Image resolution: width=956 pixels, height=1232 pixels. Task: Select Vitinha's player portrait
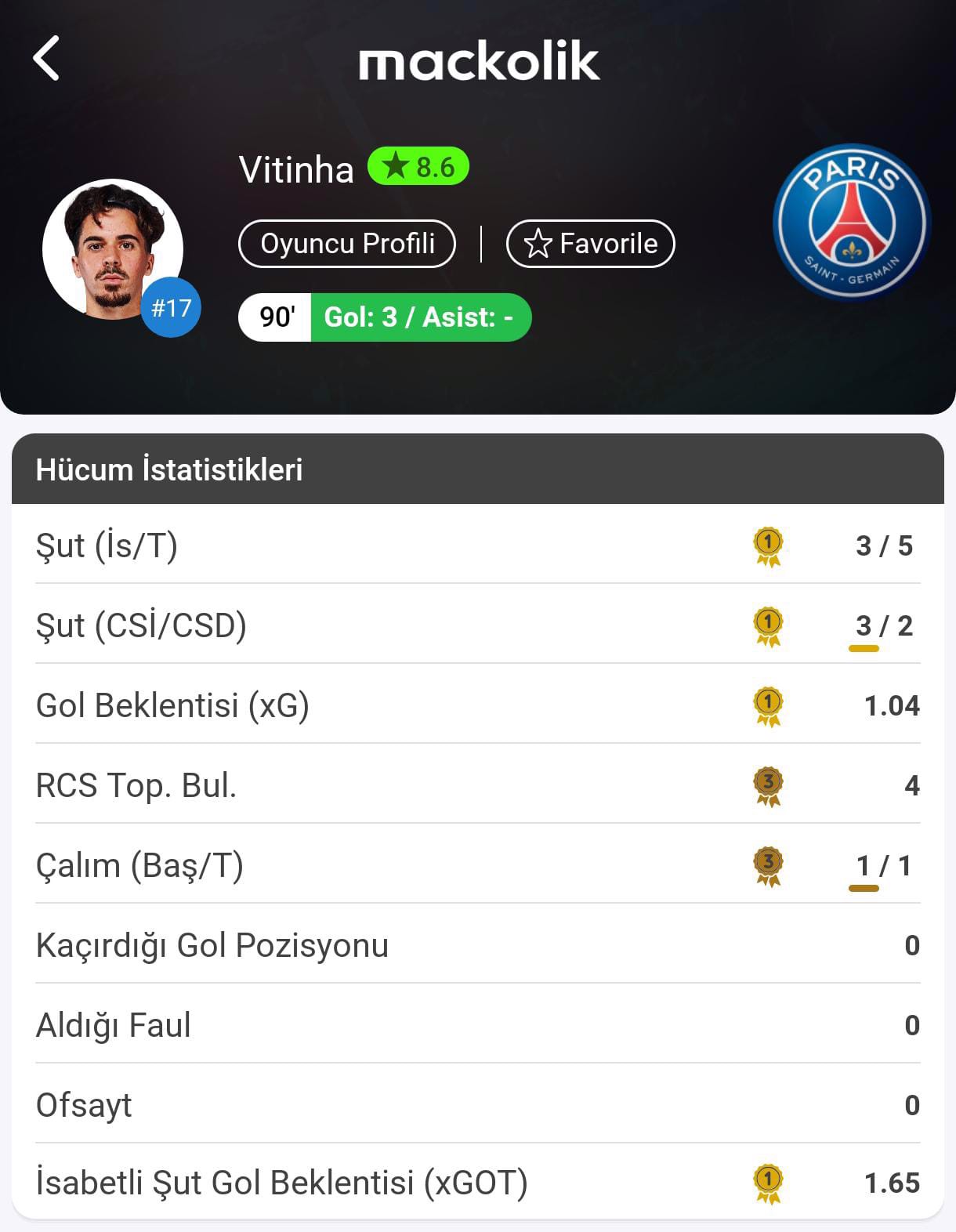(112, 249)
